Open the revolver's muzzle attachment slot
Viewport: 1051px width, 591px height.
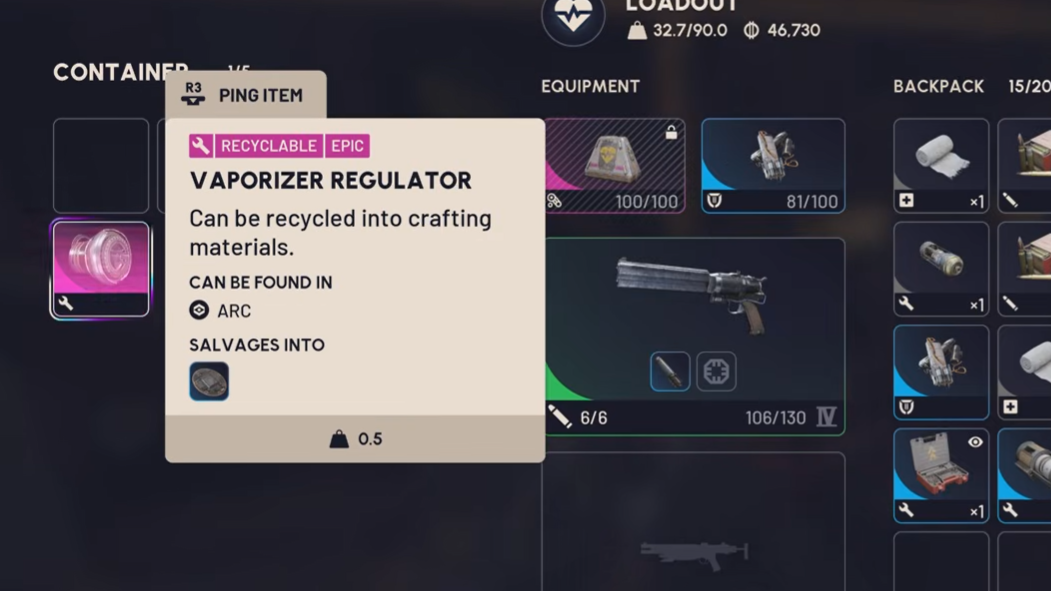pyautogui.click(x=670, y=372)
